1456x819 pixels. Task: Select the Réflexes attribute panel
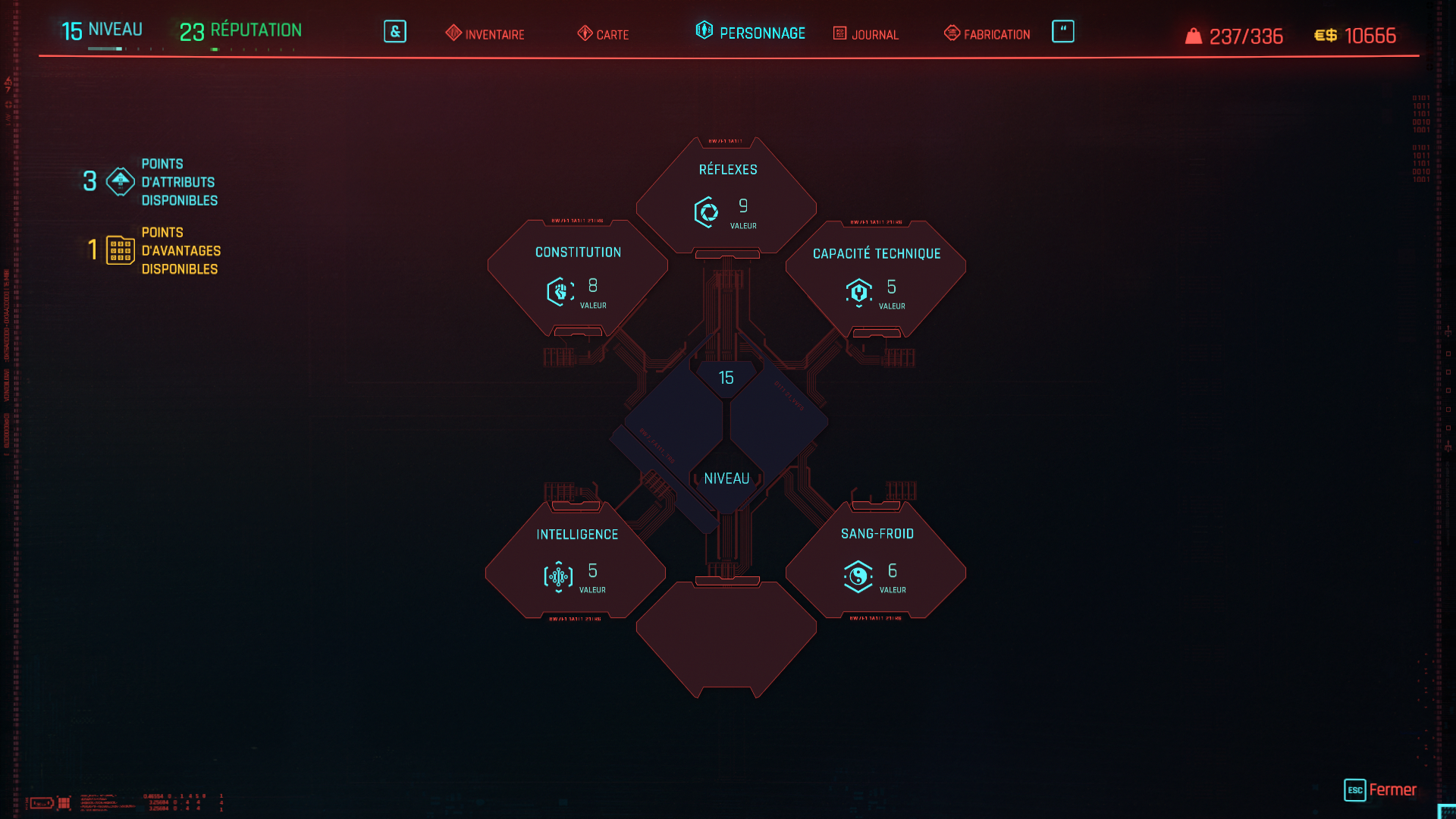[x=726, y=196]
